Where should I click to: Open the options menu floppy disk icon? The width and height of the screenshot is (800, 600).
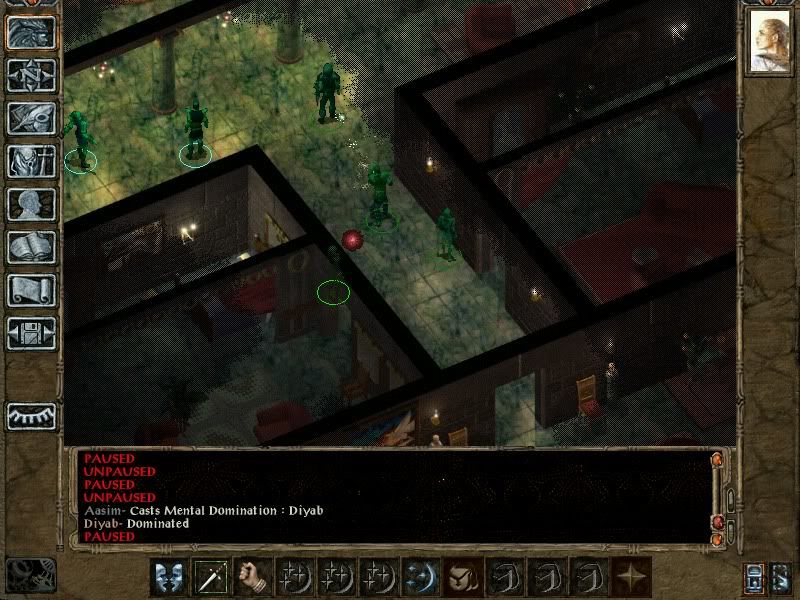click(32, 333)
